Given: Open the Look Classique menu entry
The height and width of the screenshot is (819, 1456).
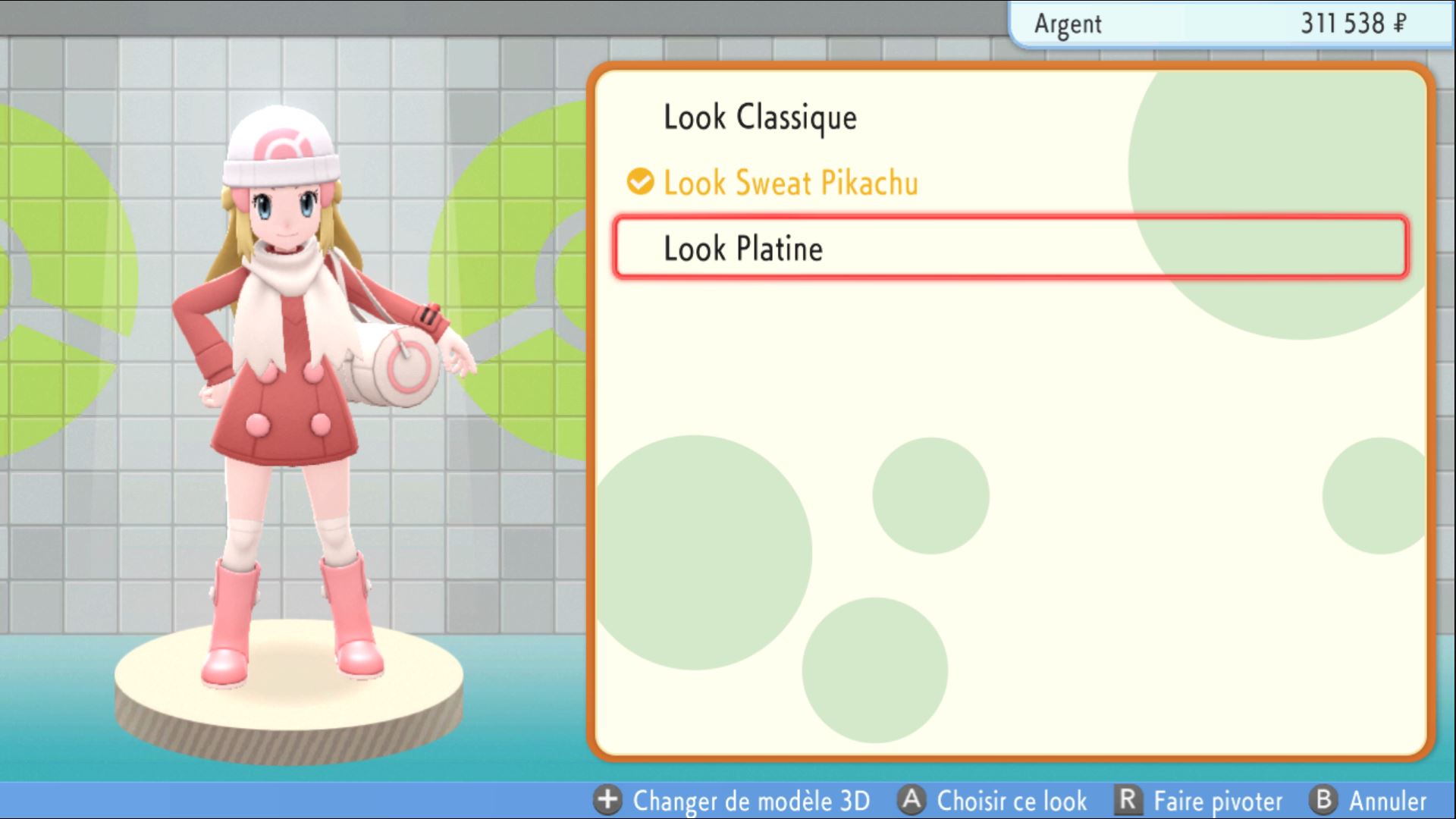Looking at the screenshot, I should click(x=760, y=118).
